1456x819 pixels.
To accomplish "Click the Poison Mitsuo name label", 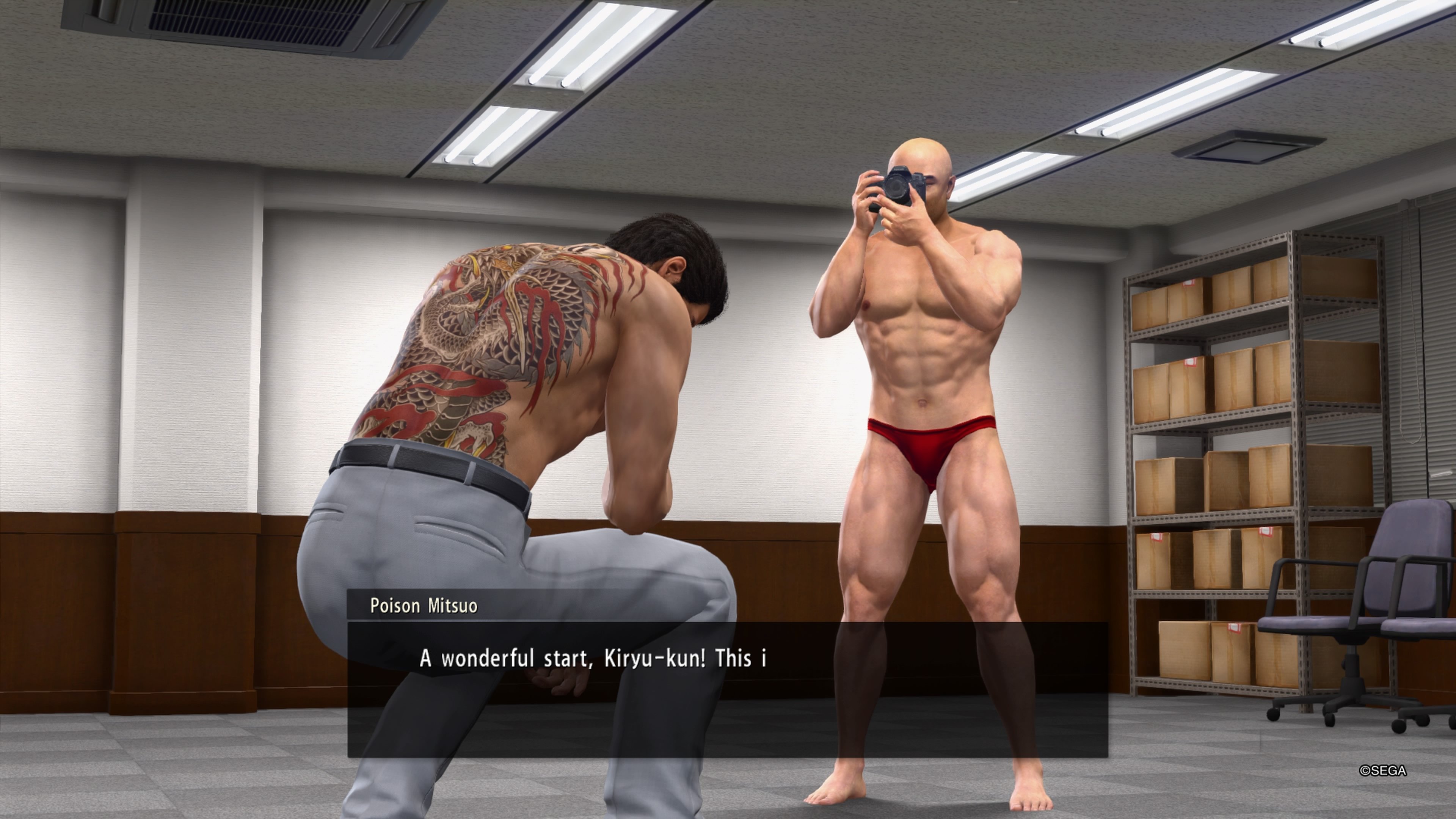I will click(x=424, y=606).
